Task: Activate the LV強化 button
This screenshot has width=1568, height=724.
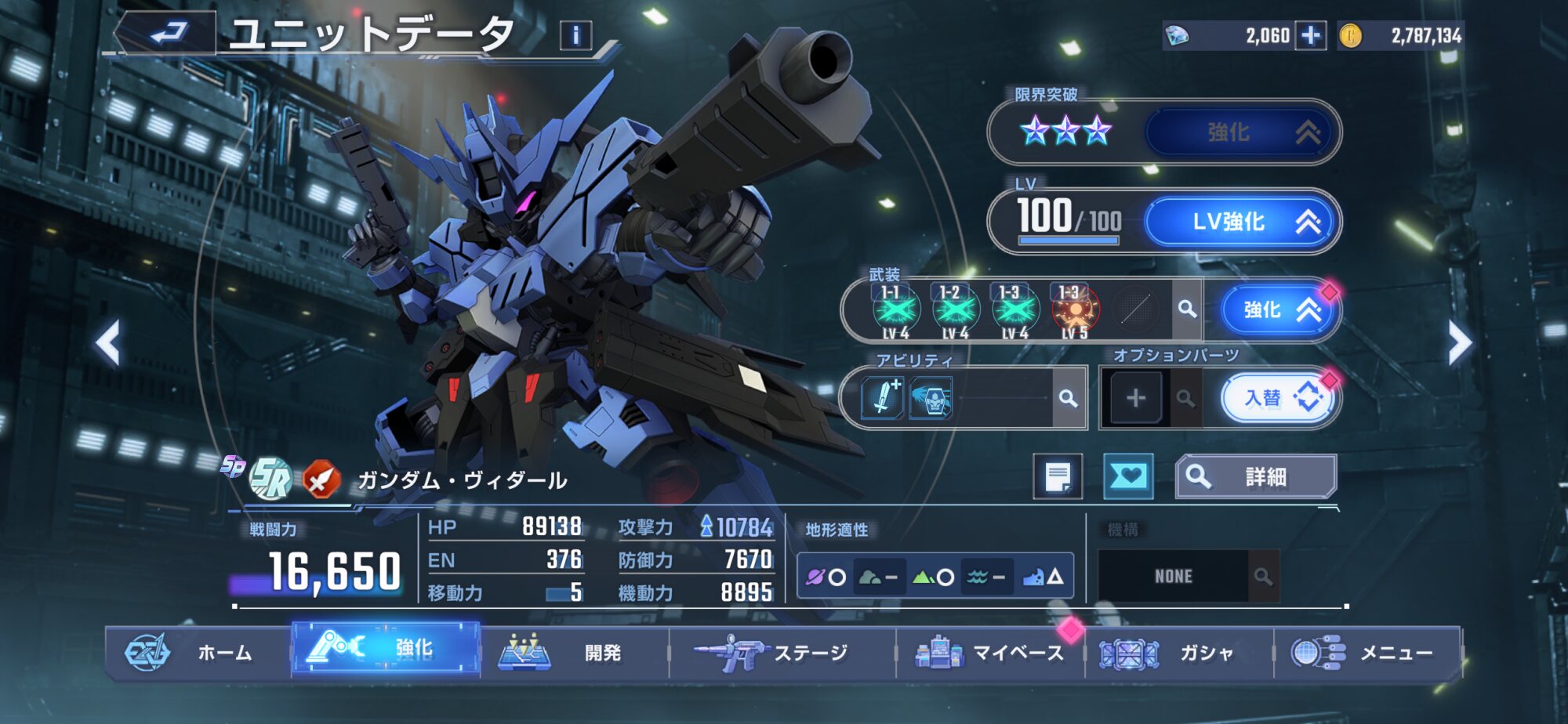Action: (1243, 222)
